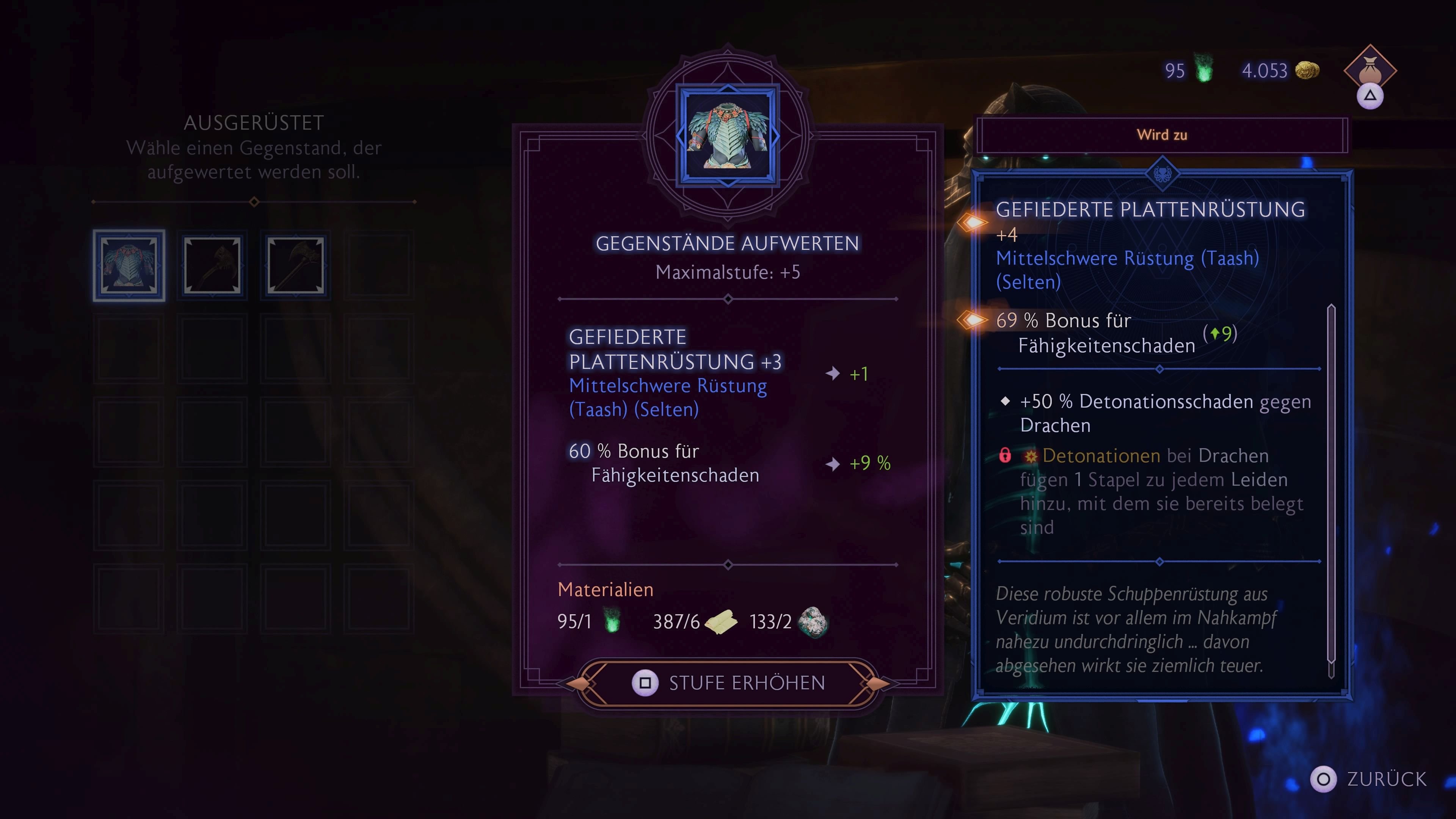1456x819 pixels.
Task: Click the large armor preview icon
Action: coord(728,136)
